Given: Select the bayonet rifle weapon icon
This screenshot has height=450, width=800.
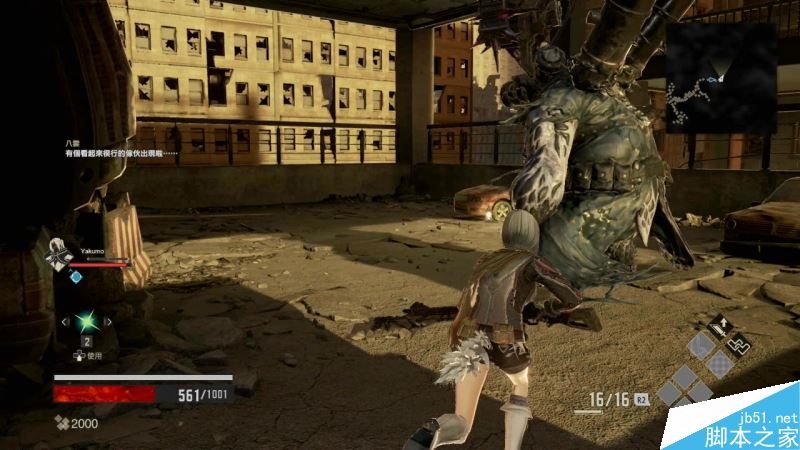Looking at the screenshot, I should point(740,343).
